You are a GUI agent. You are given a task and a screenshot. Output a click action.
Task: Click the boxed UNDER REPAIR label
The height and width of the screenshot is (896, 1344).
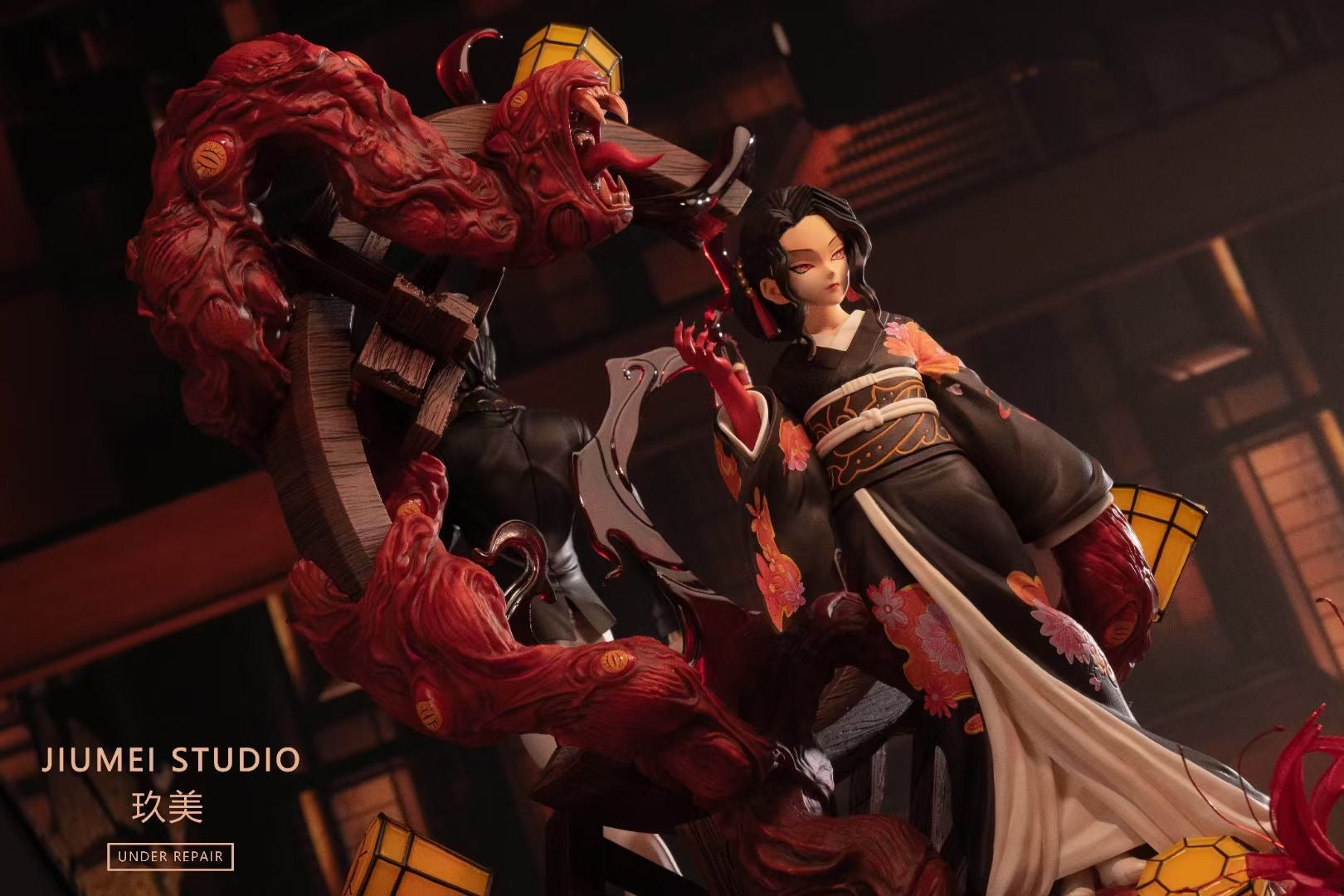pos(171,856)
